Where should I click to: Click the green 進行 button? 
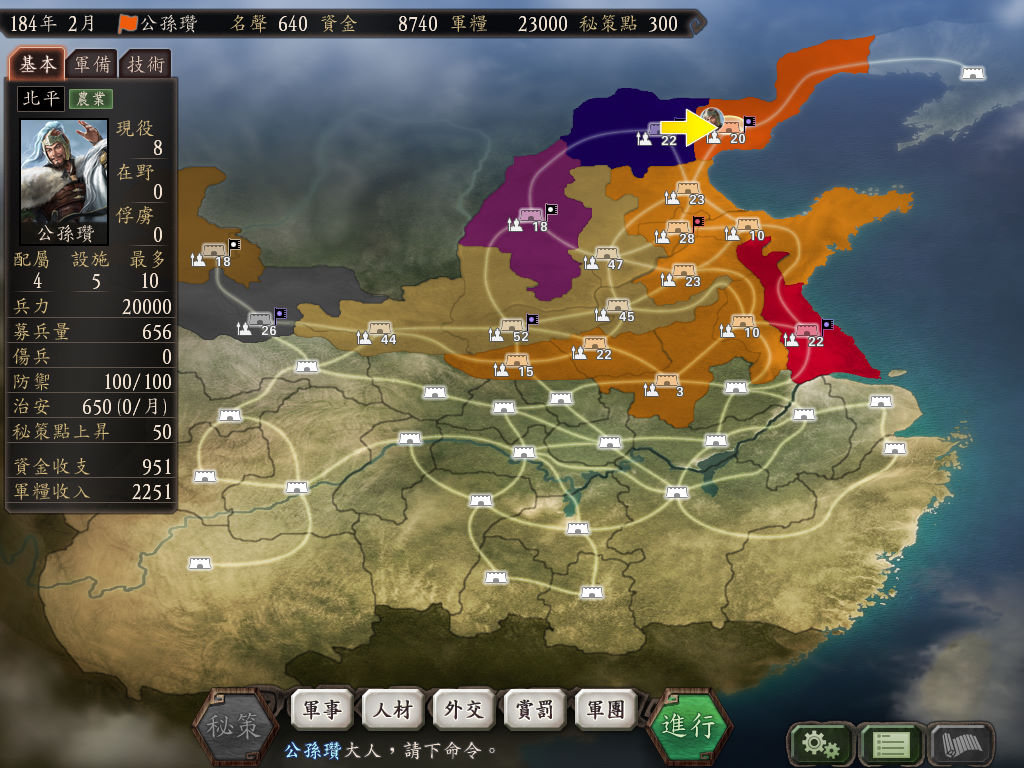[689, 725]
